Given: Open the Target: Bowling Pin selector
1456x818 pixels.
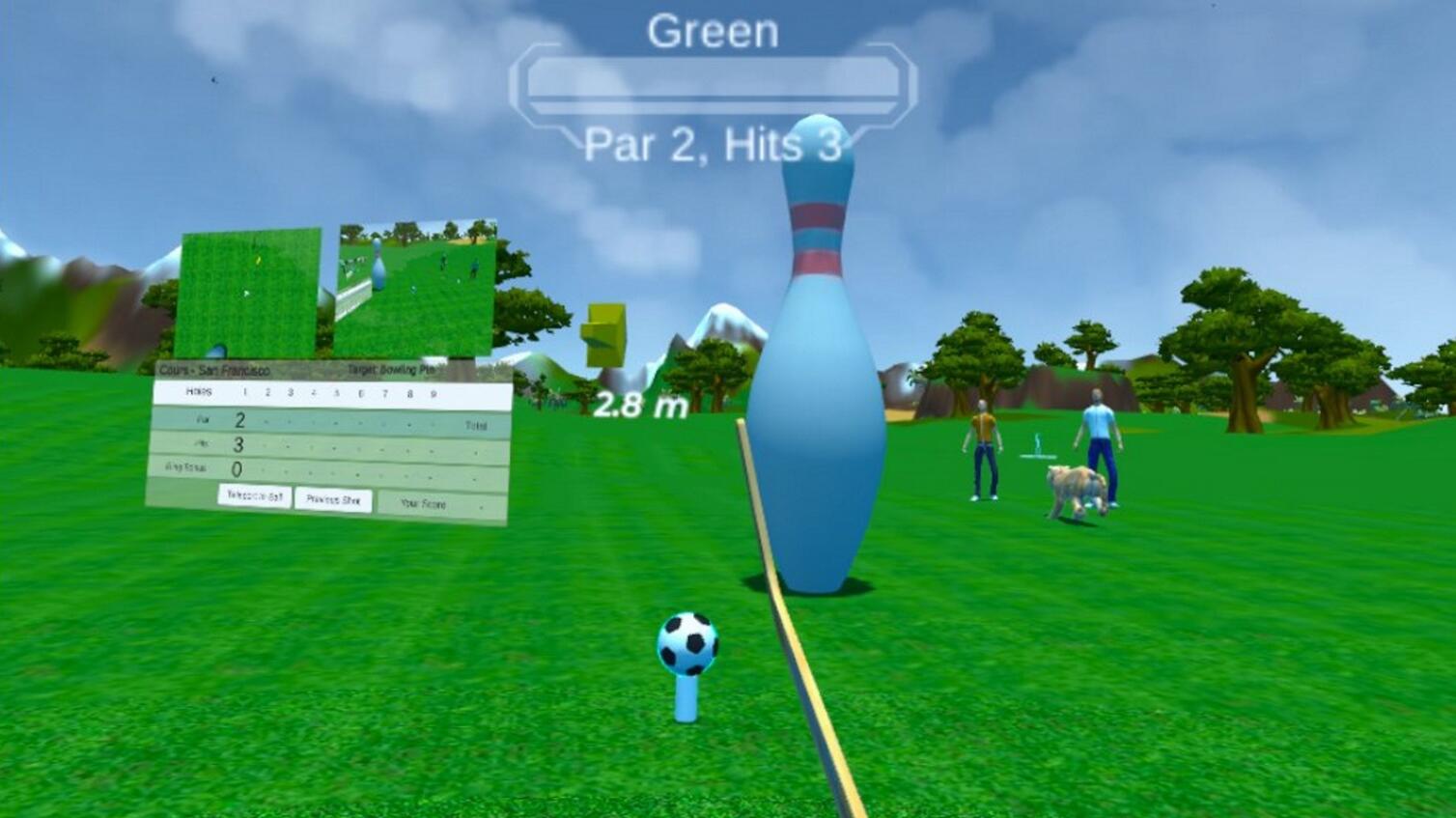Looking at the screenshot, I should coord(394,369).
